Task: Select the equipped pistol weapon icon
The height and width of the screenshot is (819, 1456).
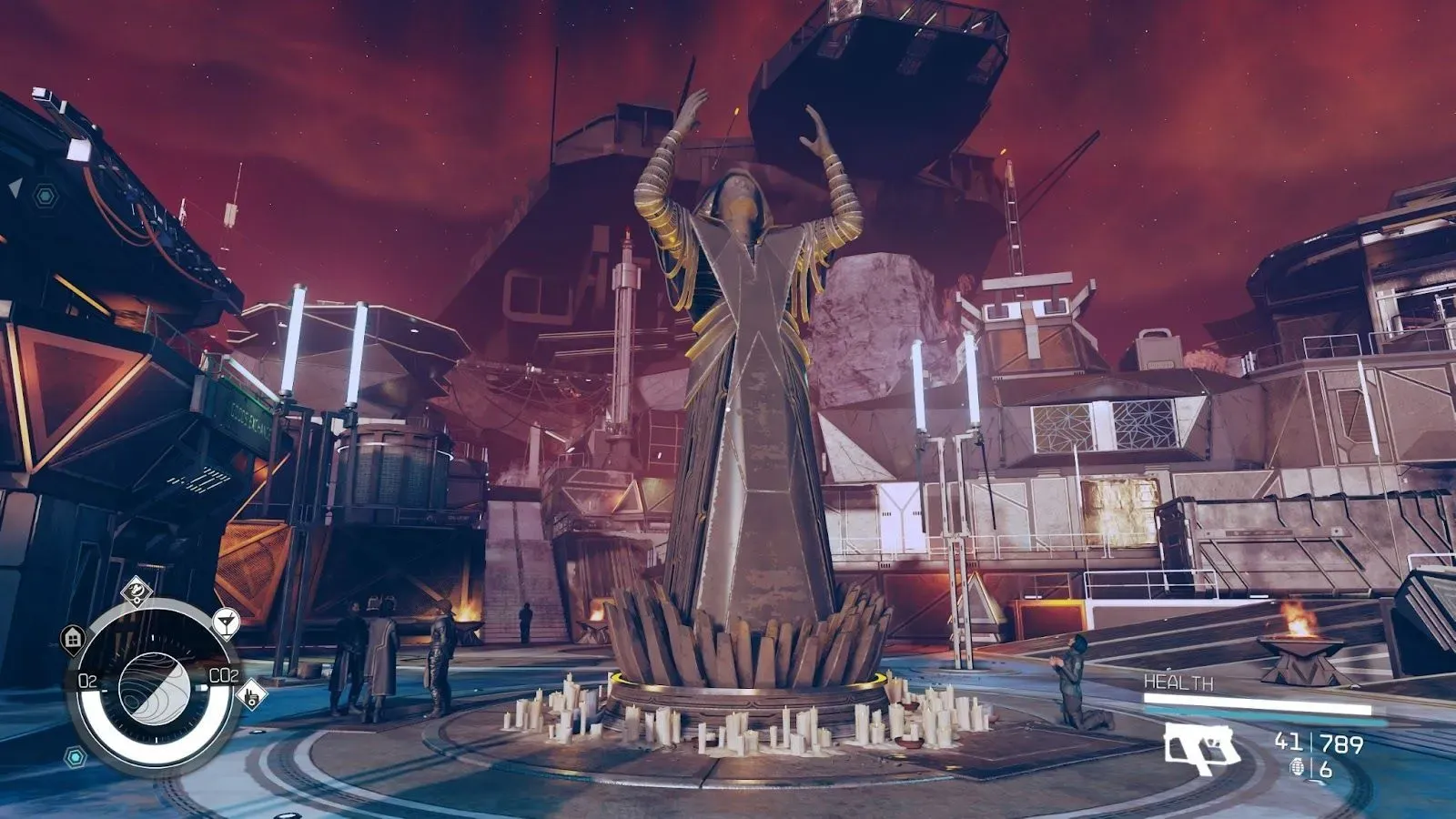Action: pyautogui.click(x=1201, y=748)
